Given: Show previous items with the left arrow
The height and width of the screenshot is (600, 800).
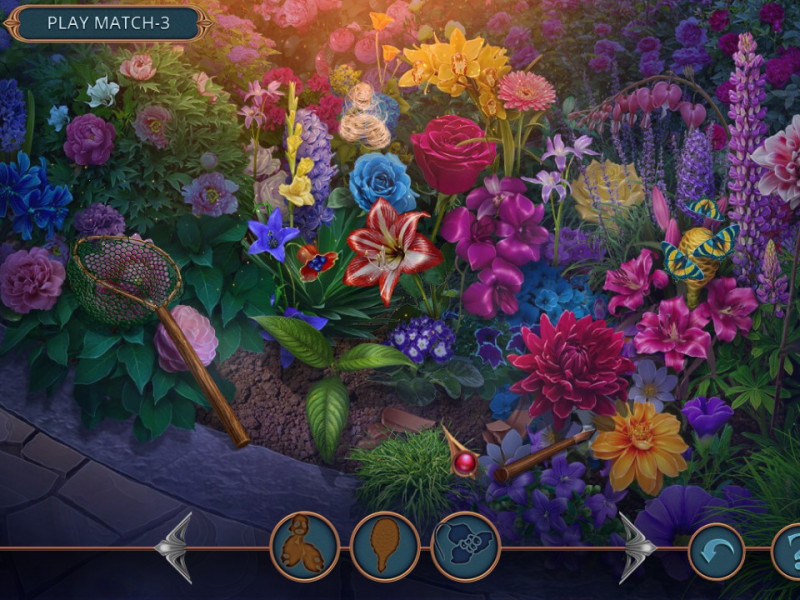Looking at the screenshot, I should 176,547.
